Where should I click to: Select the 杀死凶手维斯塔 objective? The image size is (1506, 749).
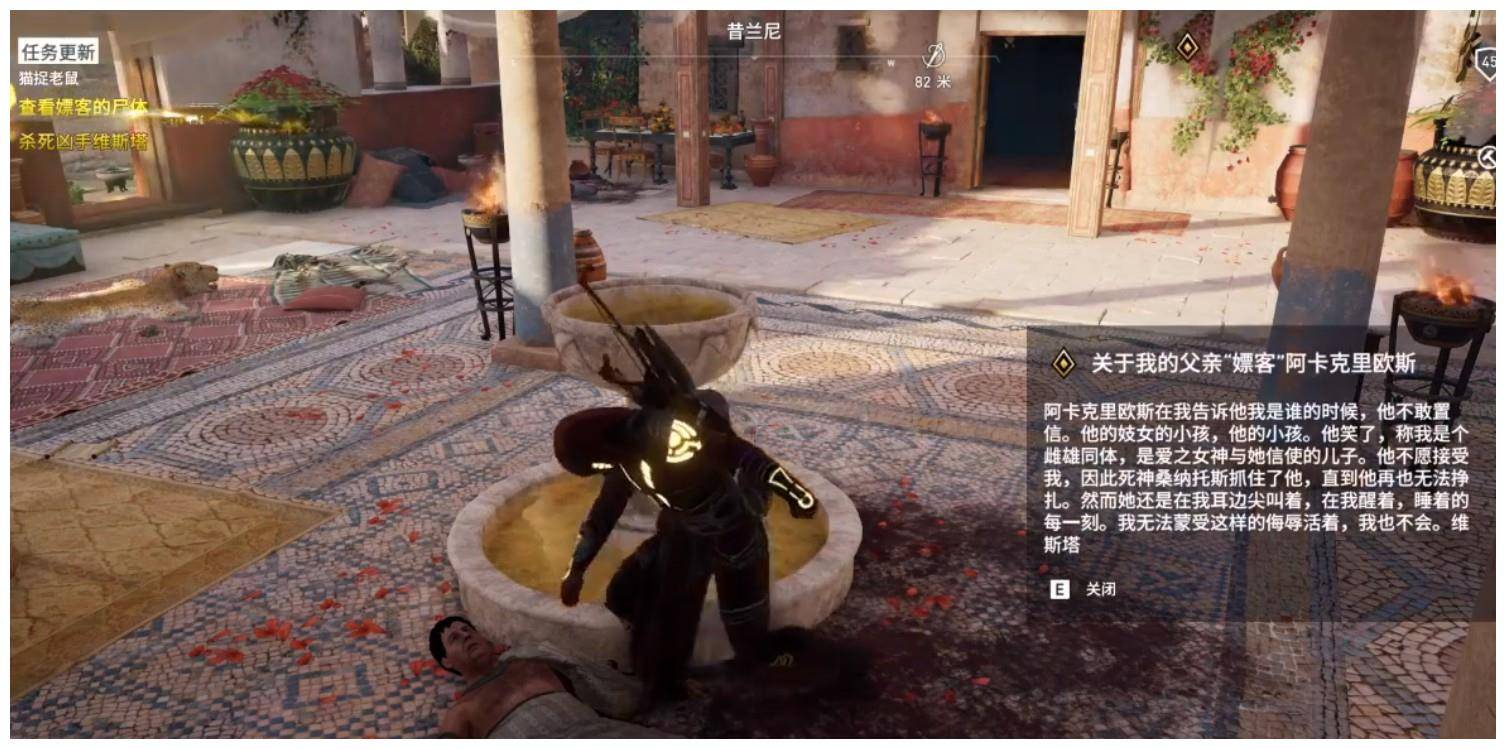coord(83,141)
